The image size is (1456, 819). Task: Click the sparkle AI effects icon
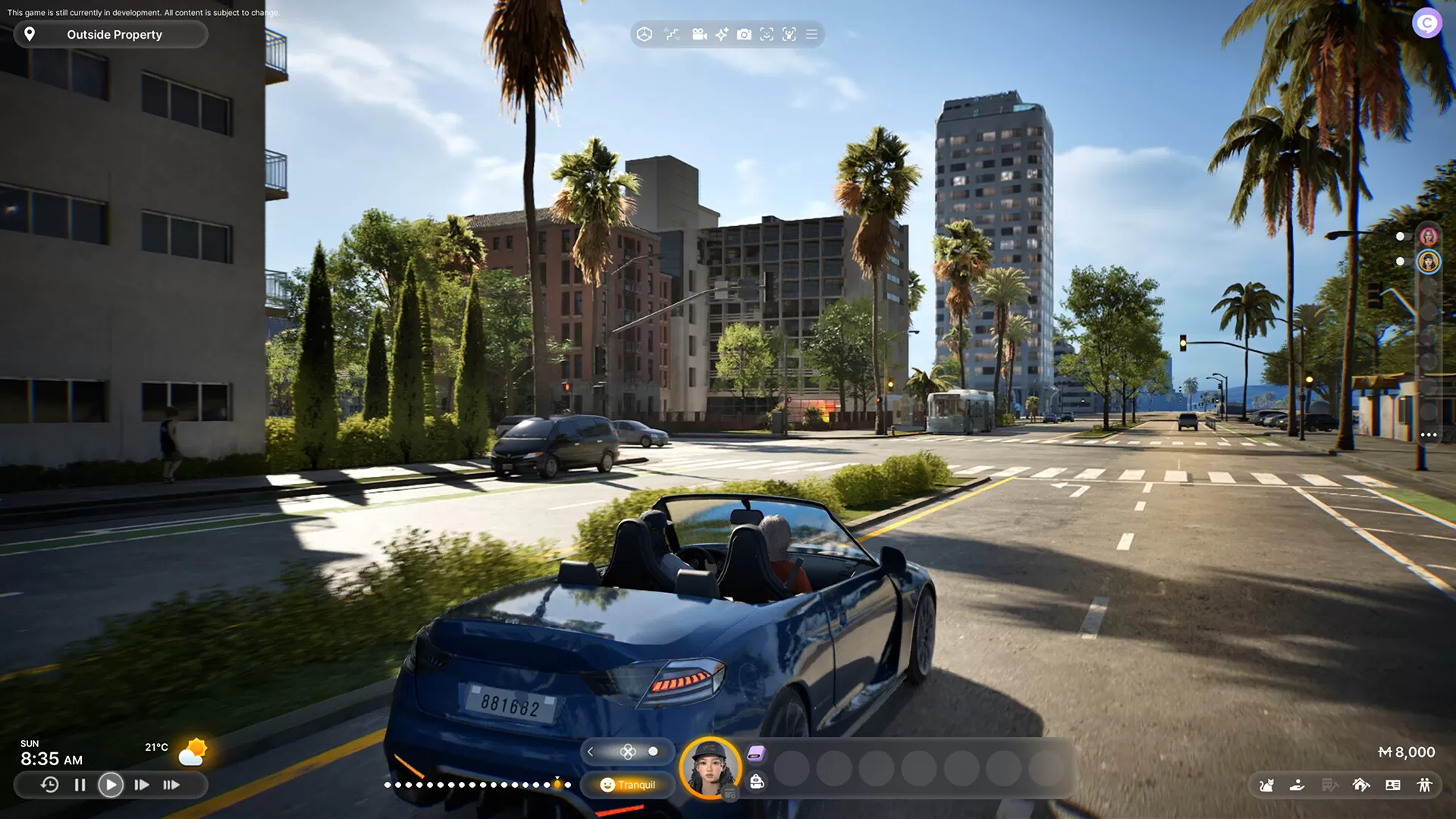coord(721,34)
